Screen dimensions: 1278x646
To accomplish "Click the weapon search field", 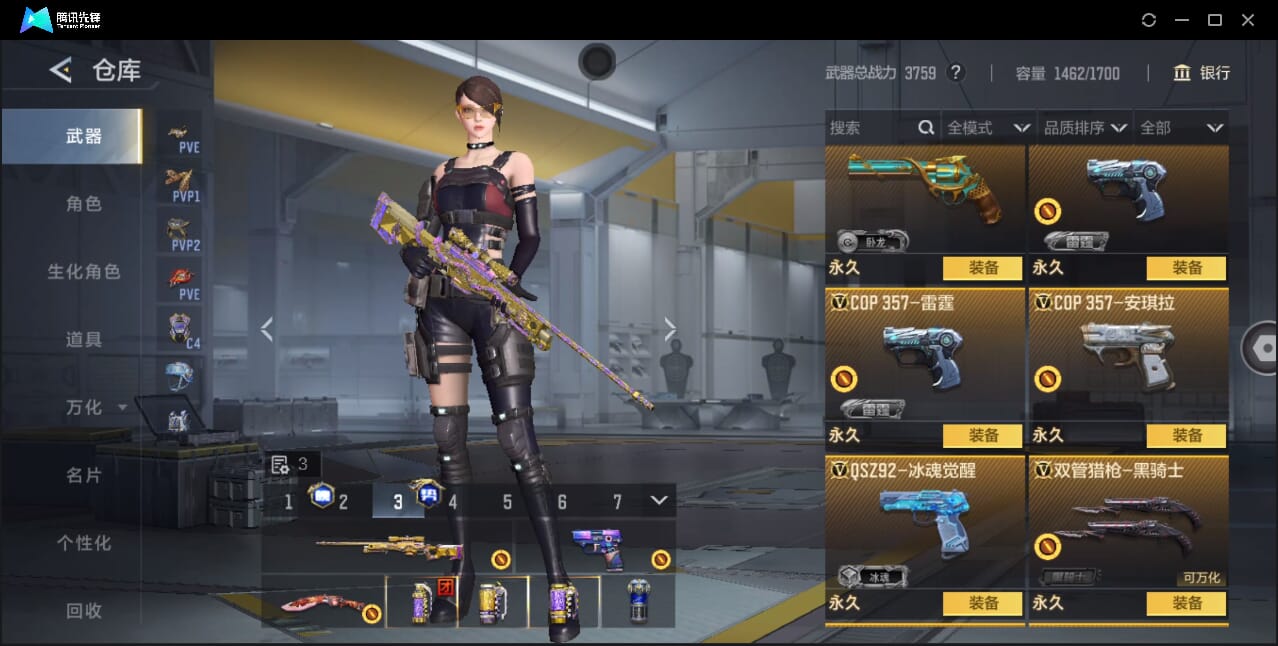I will pyautogui.click(x=870, y=128).
